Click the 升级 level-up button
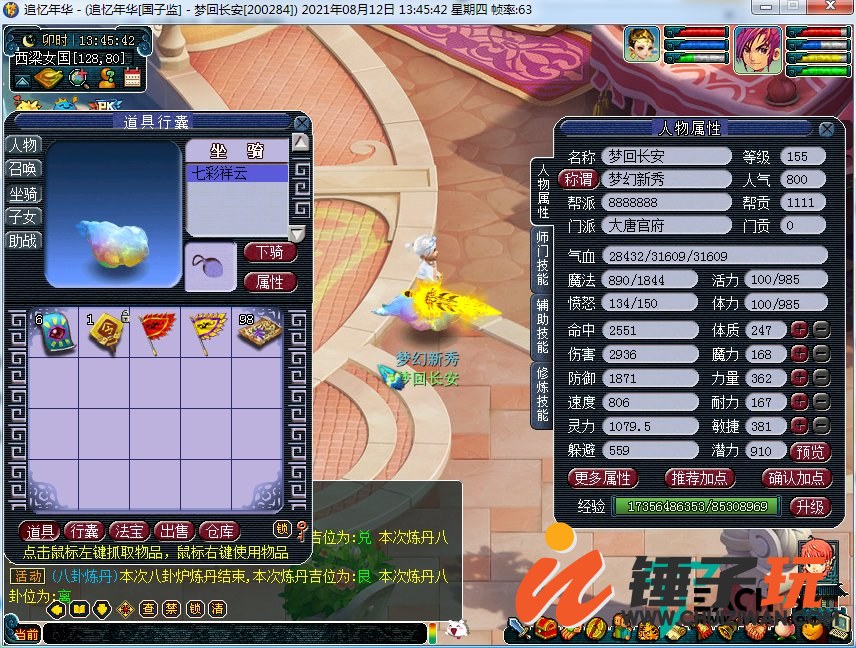Image resolution: width=856 pixels, height=648 pixels. (809, 507)
